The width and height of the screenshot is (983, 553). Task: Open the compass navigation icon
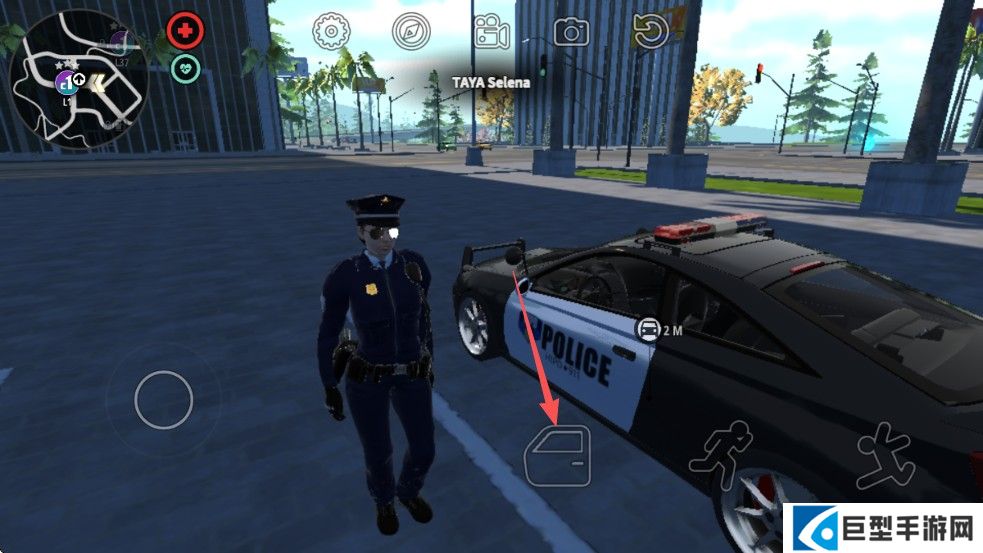(x=410, y=32)
